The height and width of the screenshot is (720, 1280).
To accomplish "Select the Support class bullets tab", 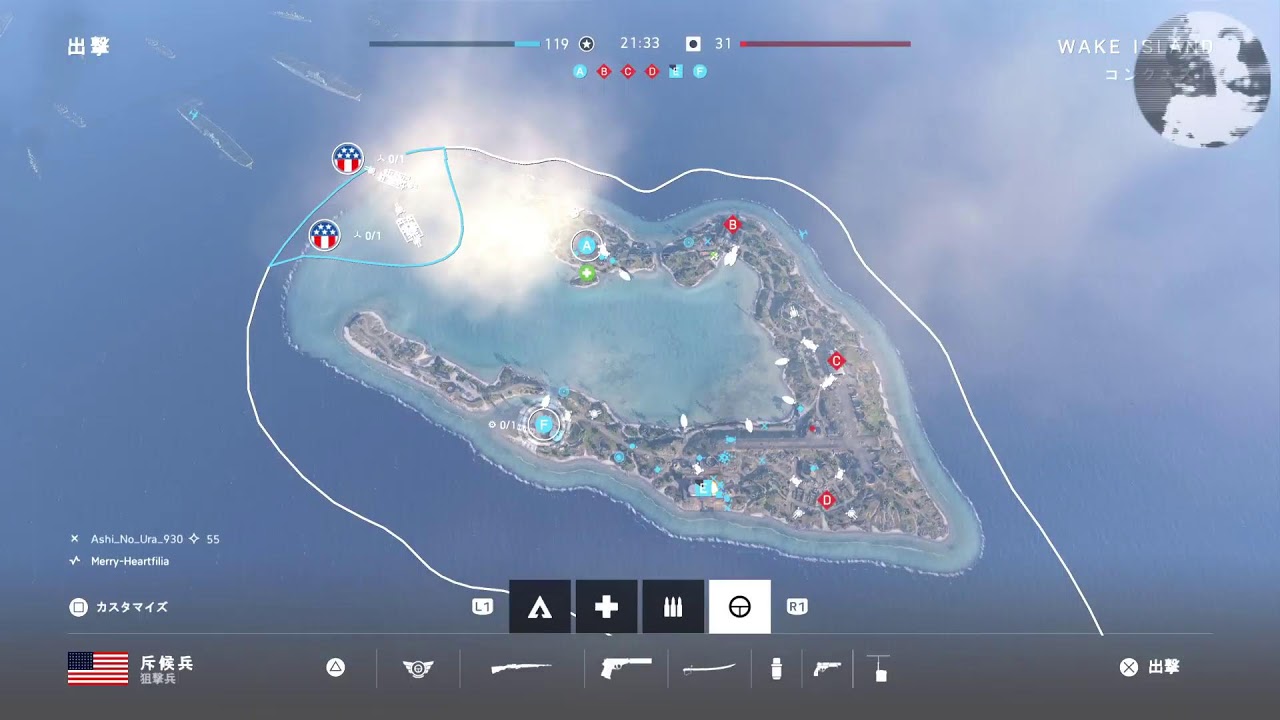I will point(673,607).
